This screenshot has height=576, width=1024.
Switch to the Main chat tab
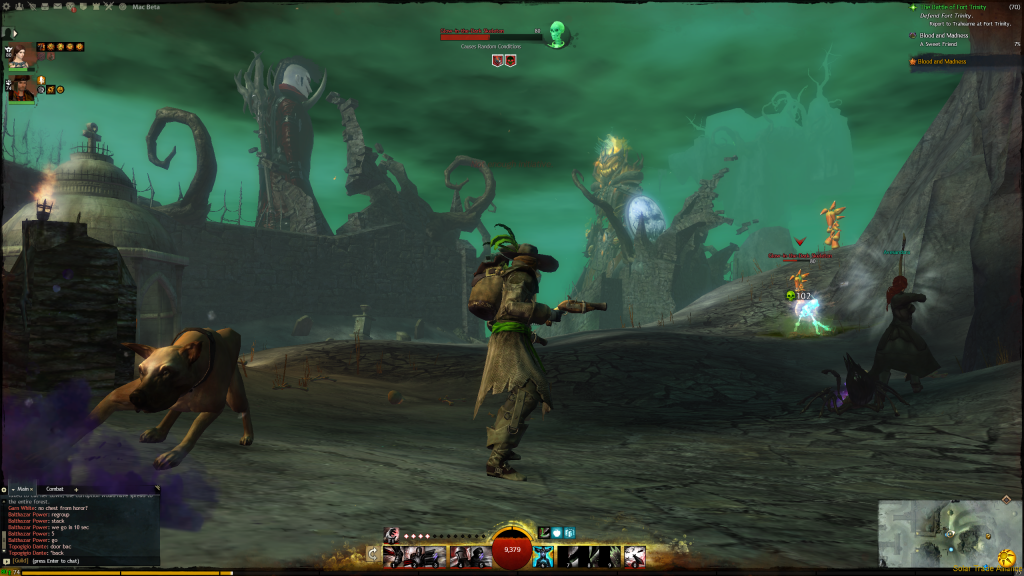coord(24,489)
